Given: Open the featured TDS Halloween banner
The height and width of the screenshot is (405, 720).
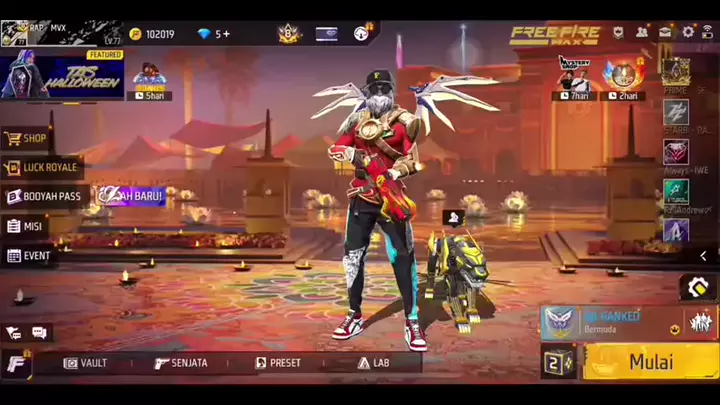Looking at the screenshot, I should [x=62, y=75].
